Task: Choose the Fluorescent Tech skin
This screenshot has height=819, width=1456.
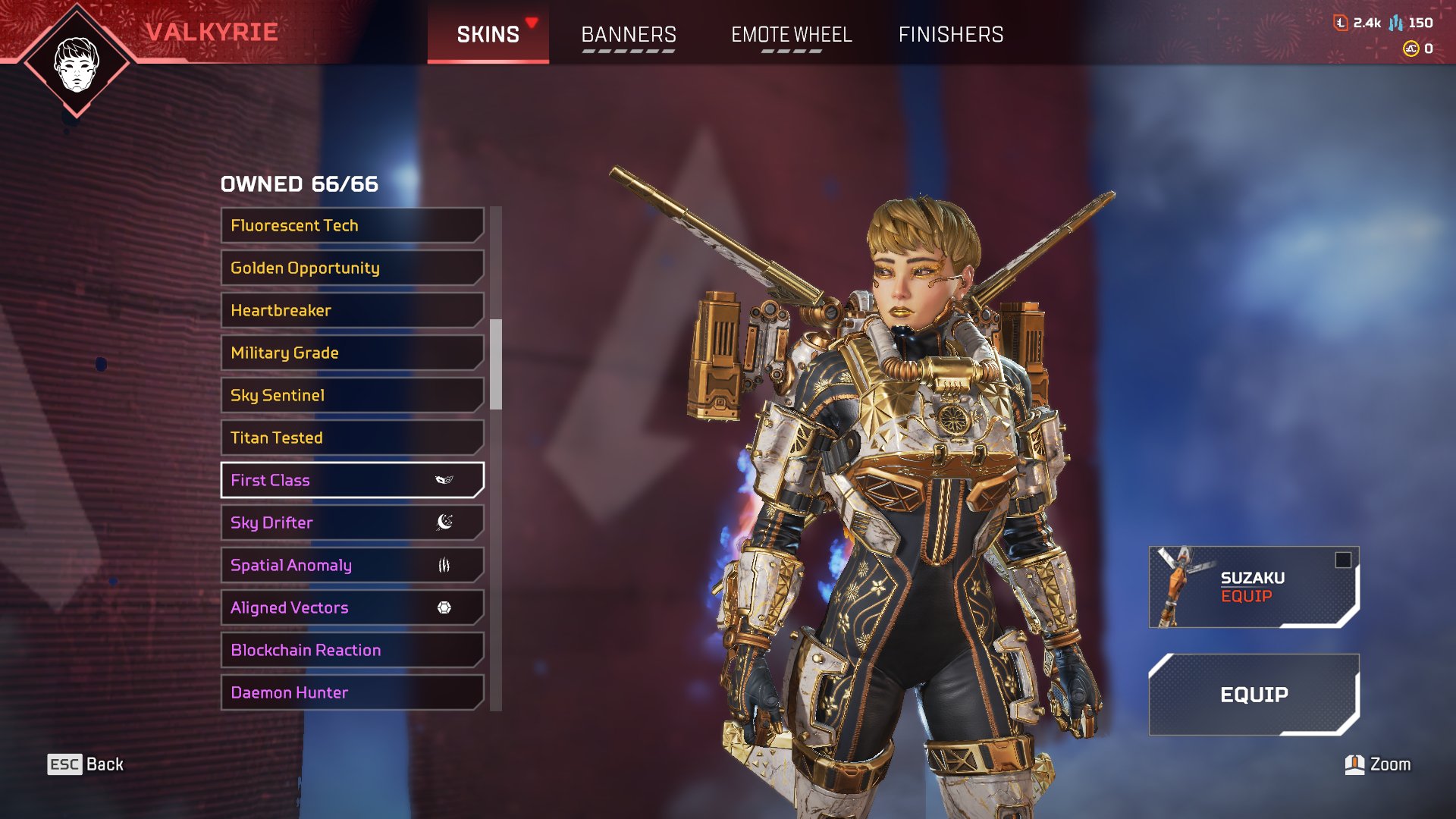Action: tap(352, 225)
